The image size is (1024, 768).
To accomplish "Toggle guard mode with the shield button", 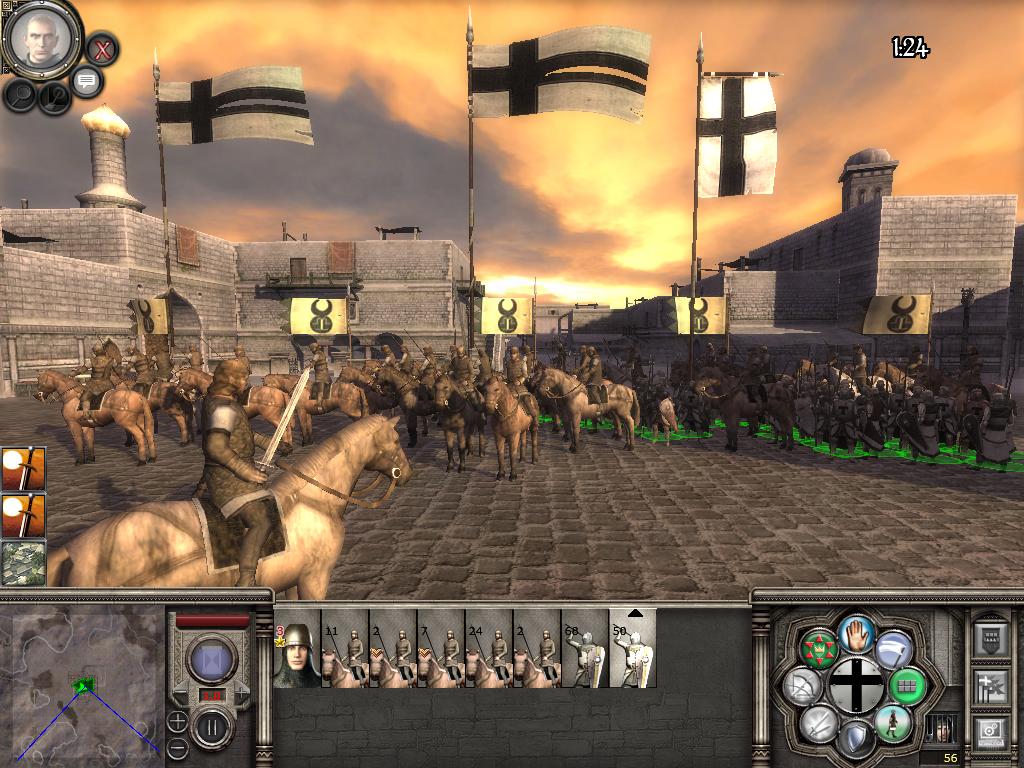I will pos(856,740).
